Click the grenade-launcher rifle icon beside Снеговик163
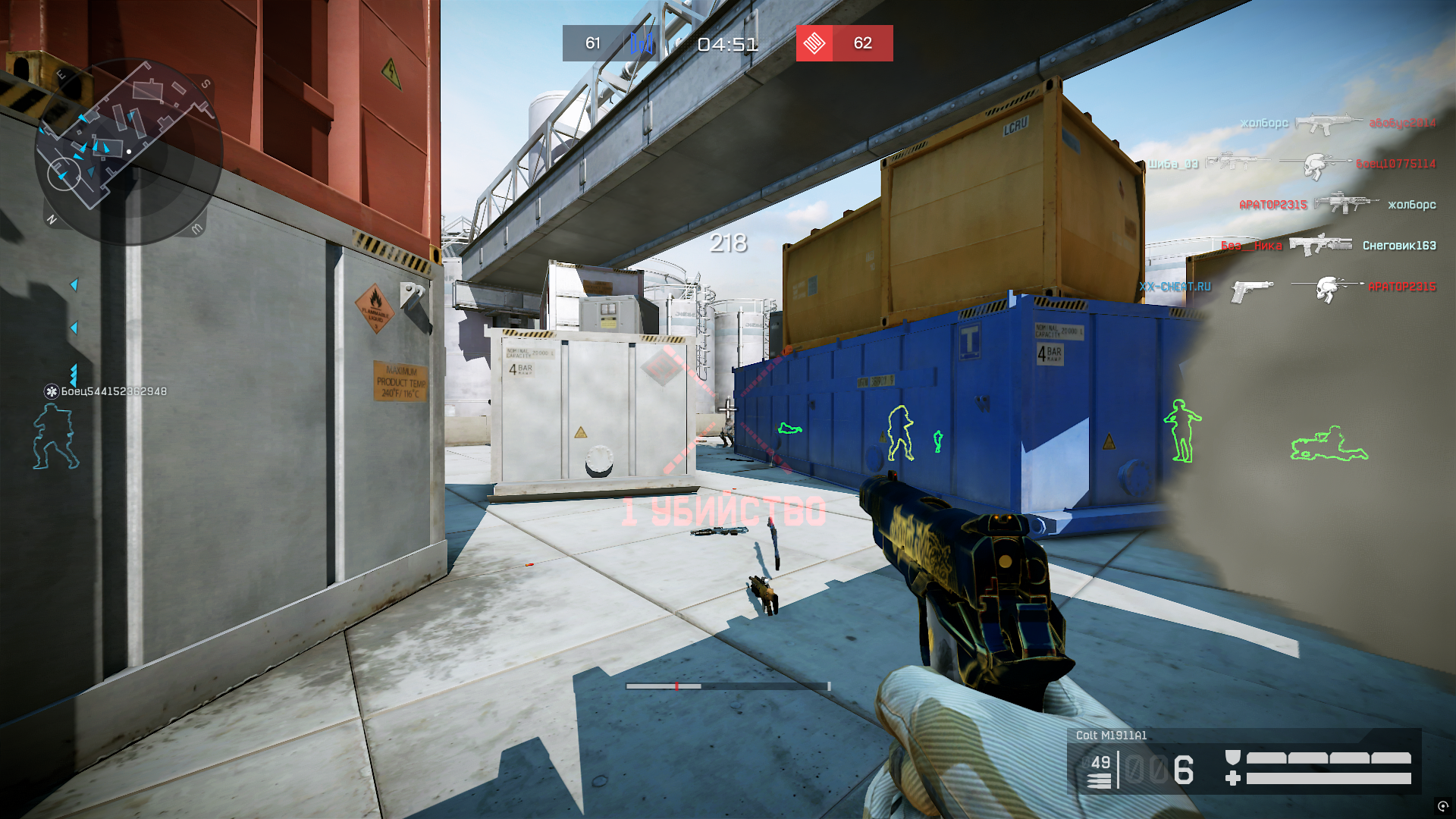Image resolution: width=1456 pixels, height=819 pixels. (1319, 245)
